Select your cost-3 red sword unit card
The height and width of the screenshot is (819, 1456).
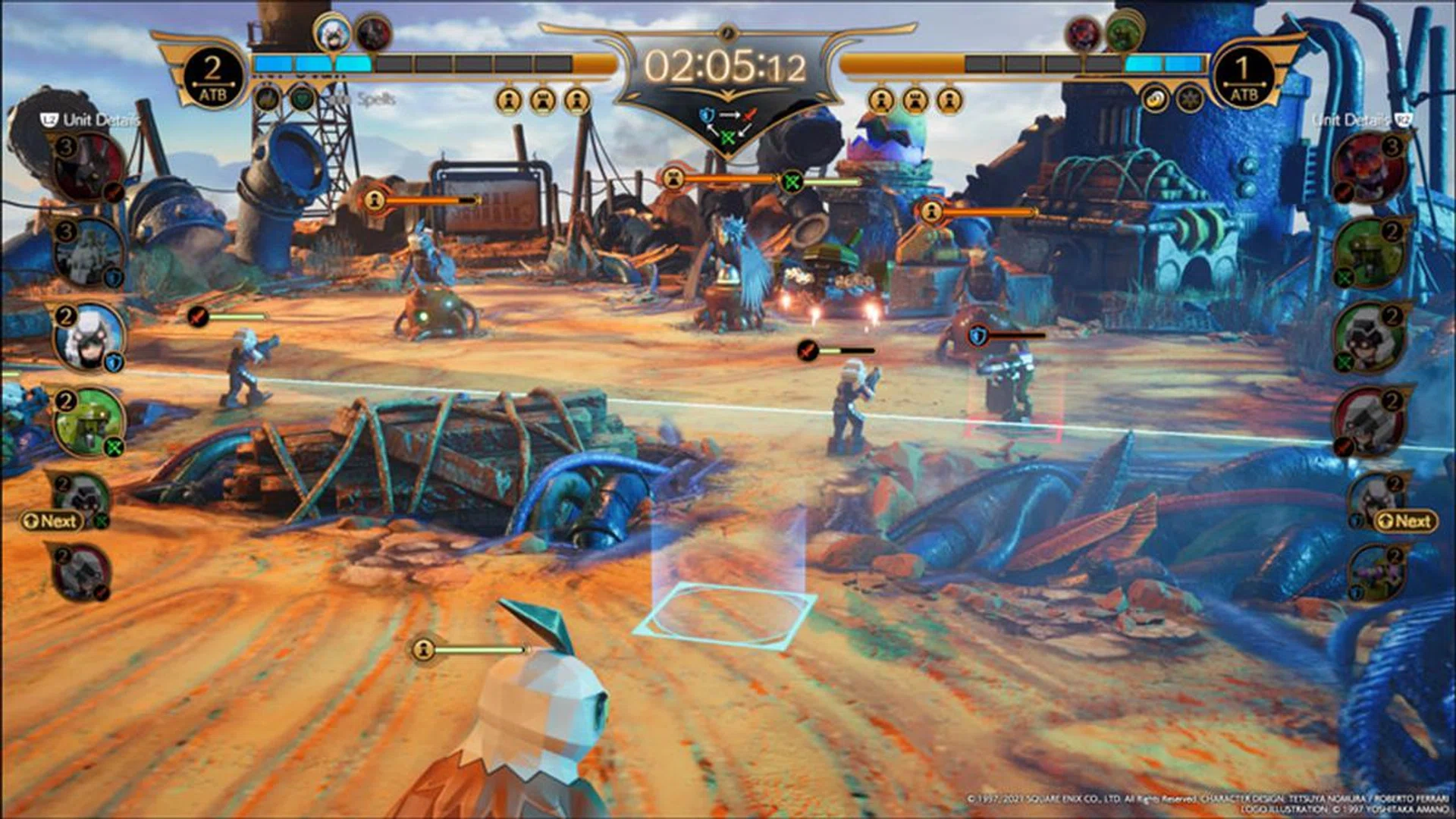tap(87, 168)
